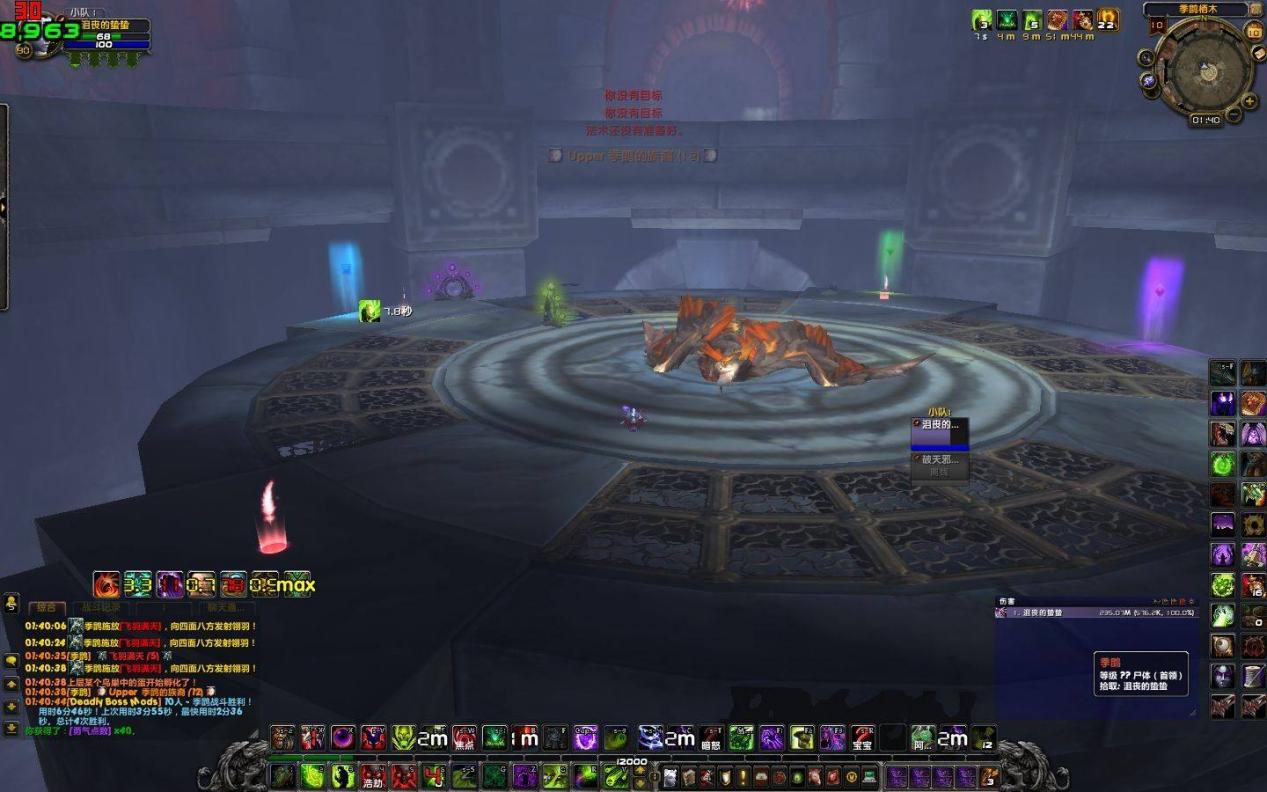Screen dimensions: 1267x792
Task: Use the 暗怒 ability button
Action: click(x=711, y=739)
